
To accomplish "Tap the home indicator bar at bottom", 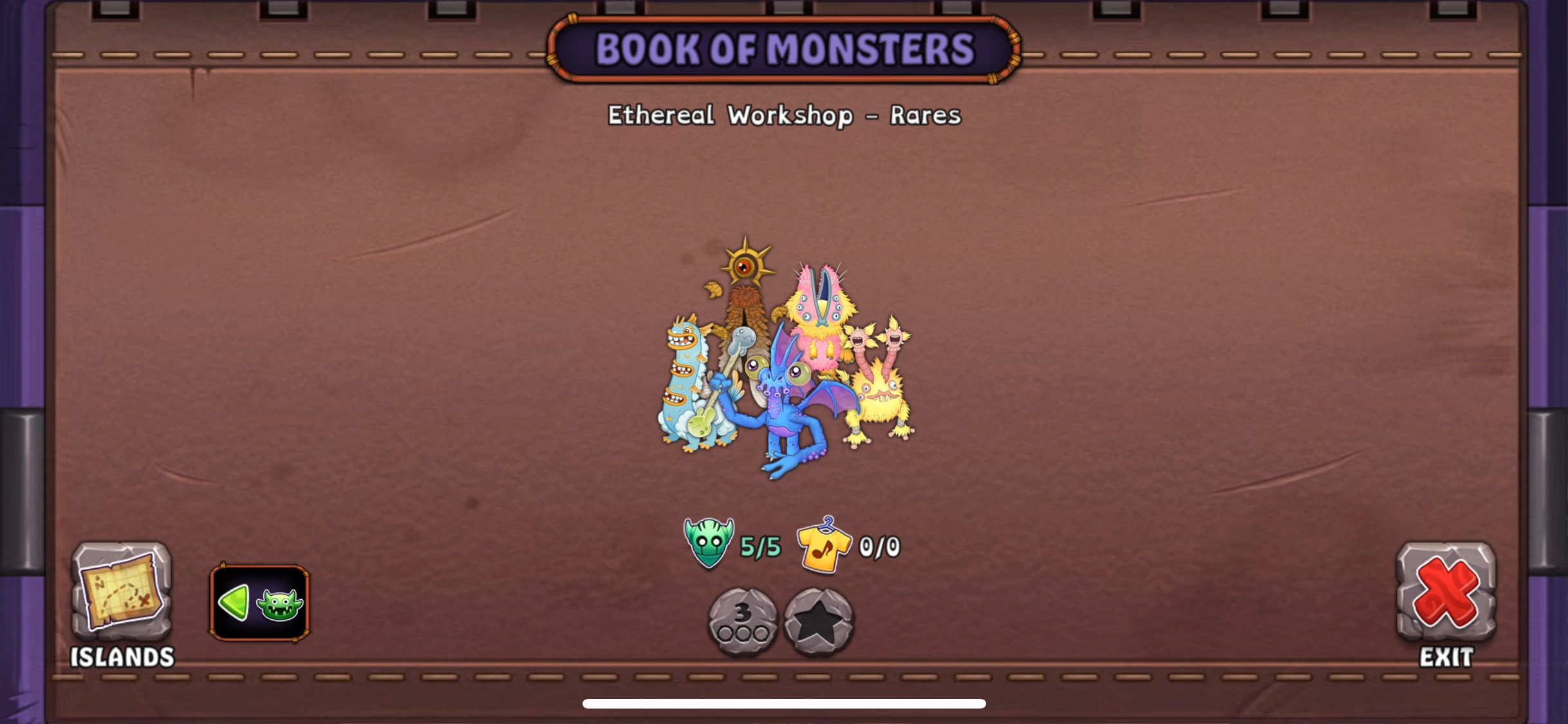I will tap(784, 703).
